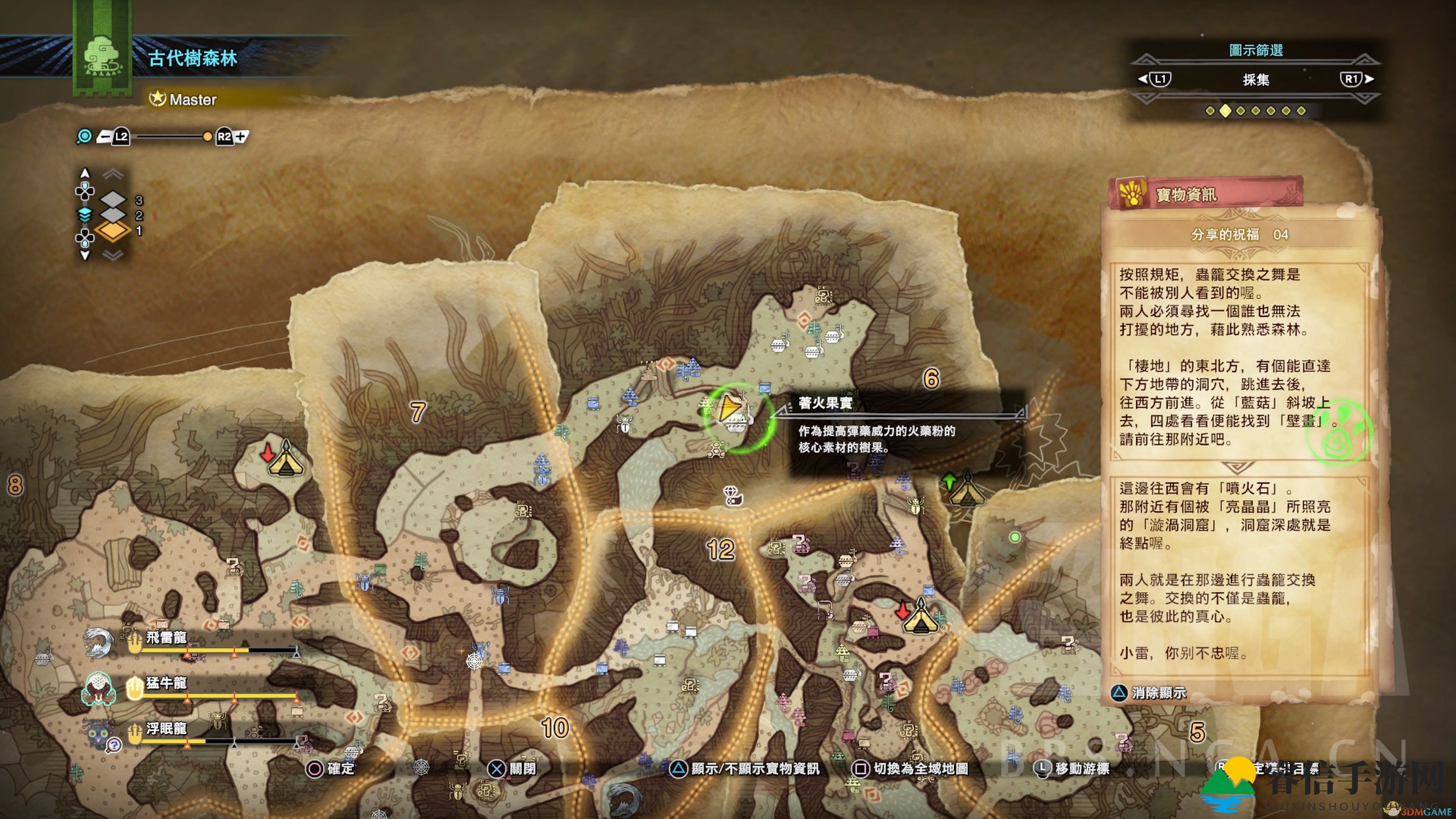The image size is (1456, 819).
Task: Select the 採集 icon filter label
Action: pos(1255,80)
